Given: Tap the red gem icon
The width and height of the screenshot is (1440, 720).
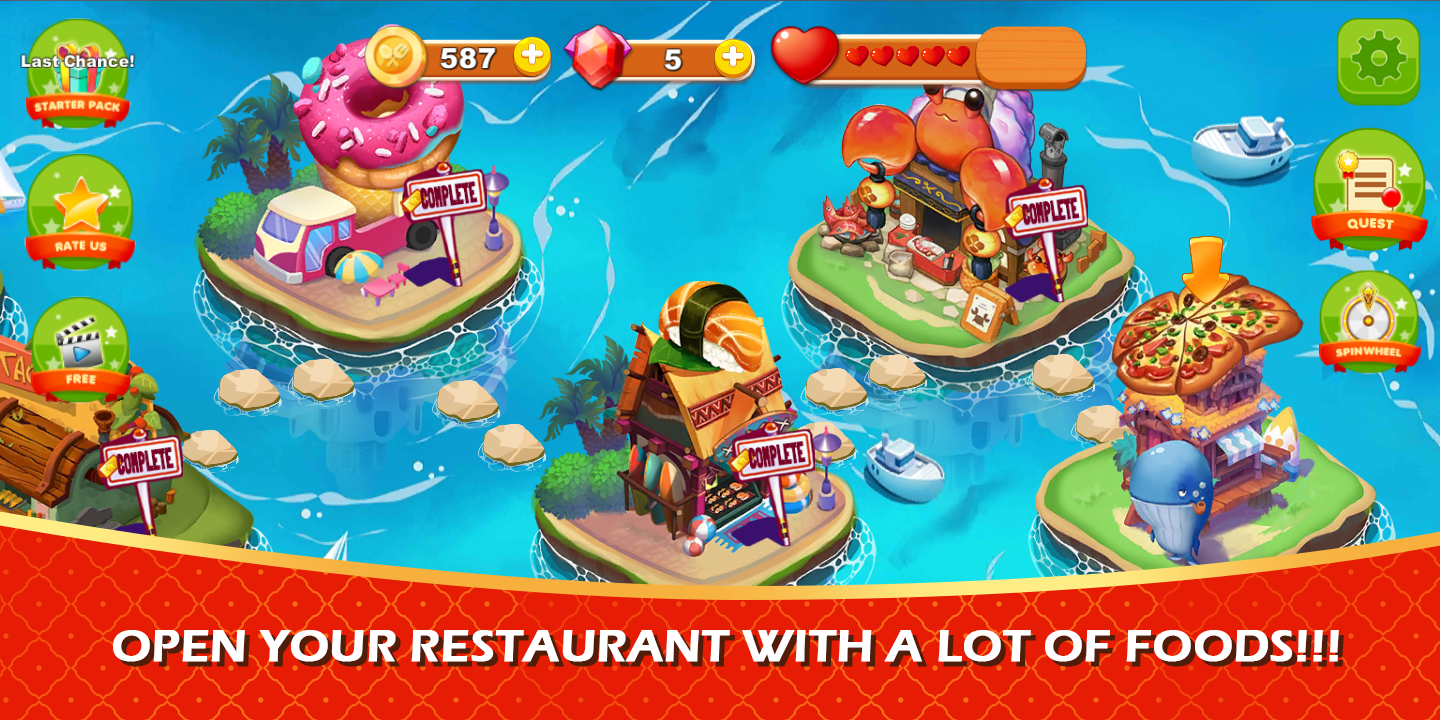Looking at the screenshot, I should pos(594,57).
